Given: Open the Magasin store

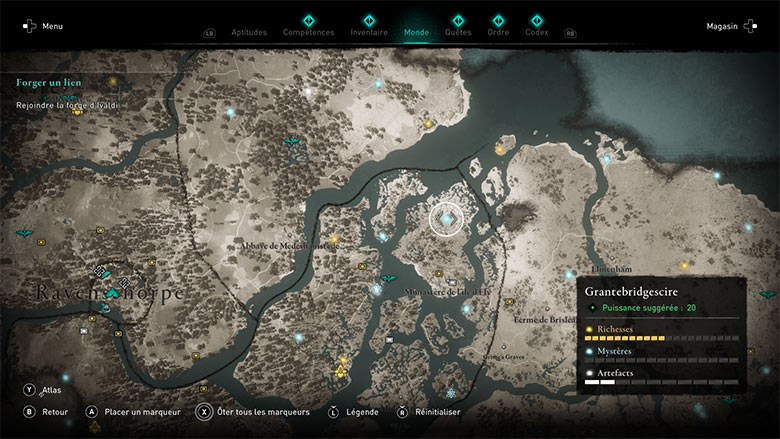Looking at the screenshot, I should point(729,26).
